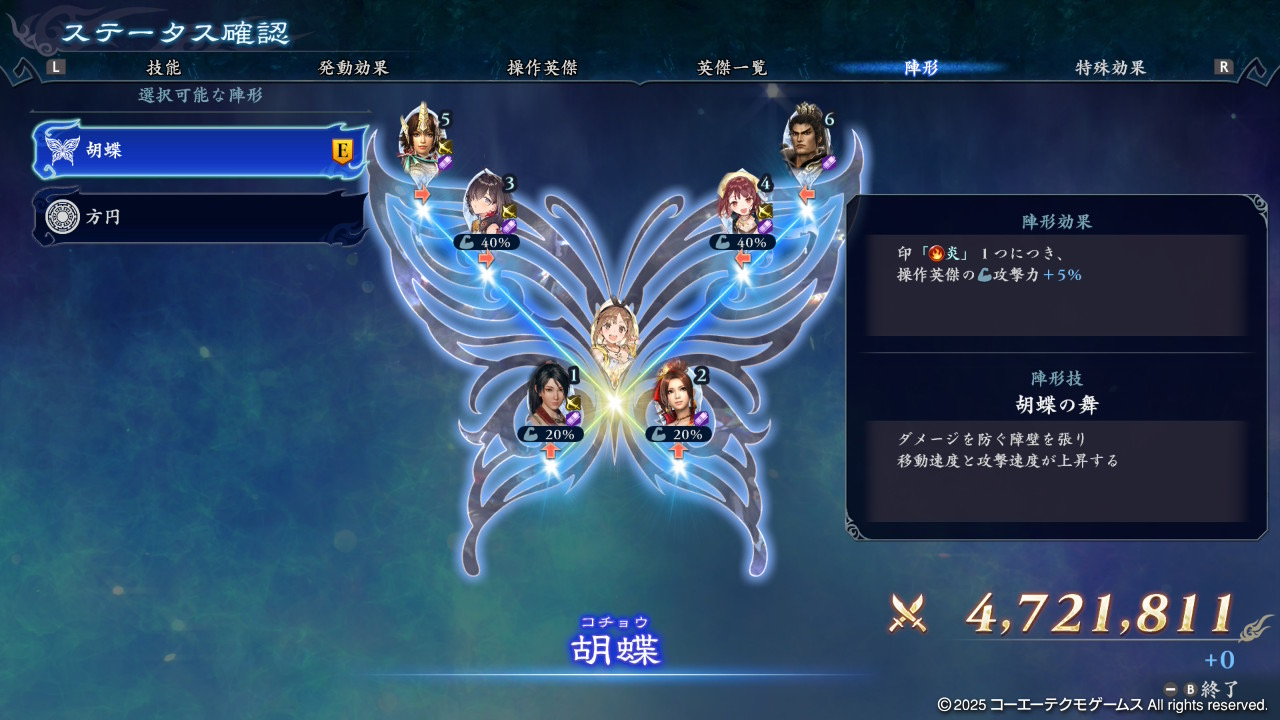Click the L shoulder button indicator
This screenshot has width=1280, height=720.
55,65
